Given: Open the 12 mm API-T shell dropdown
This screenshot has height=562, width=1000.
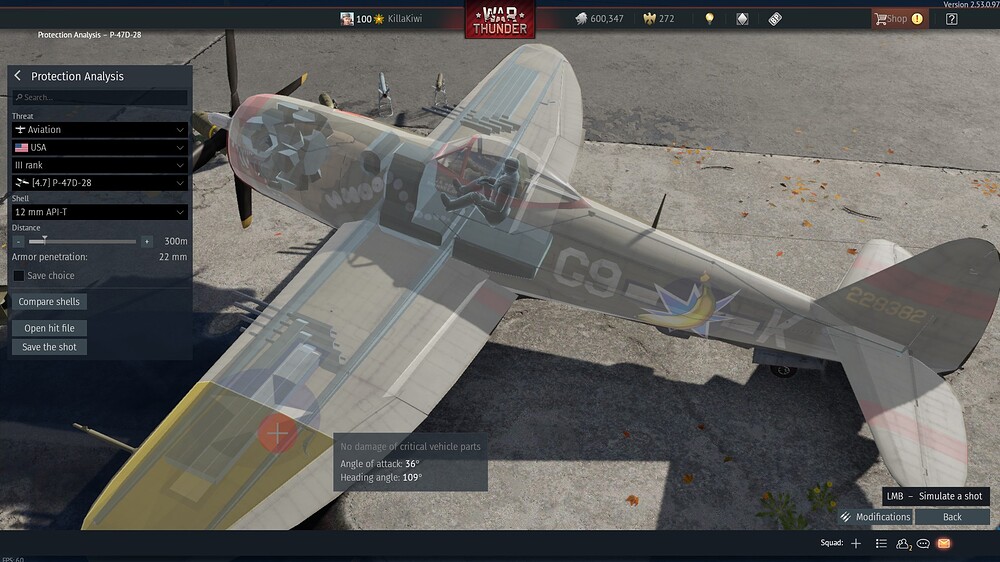Looking at the screenshot, I should (x=99, y=212).
